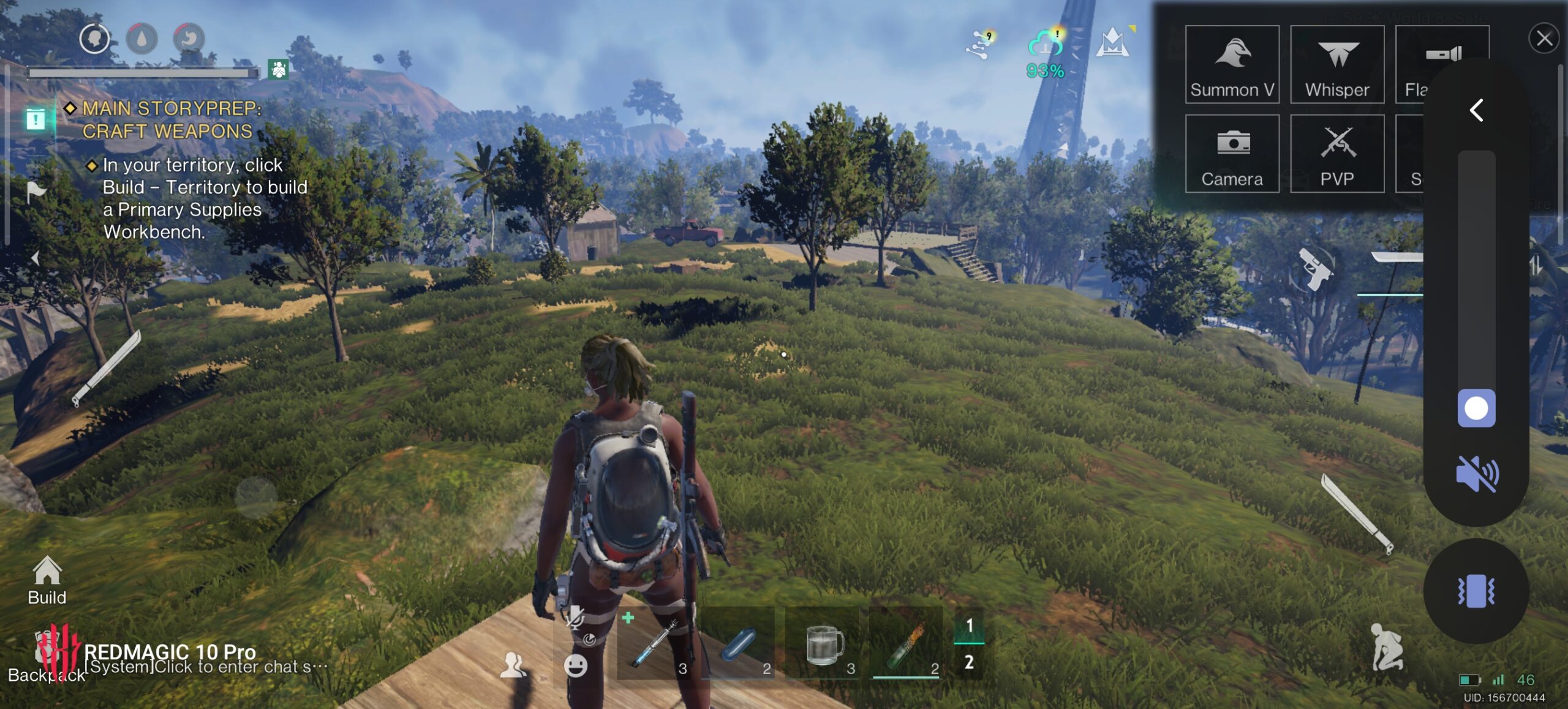The image size is (1568, 709).
Task: Select the syringe item slot
Action: 655,644
